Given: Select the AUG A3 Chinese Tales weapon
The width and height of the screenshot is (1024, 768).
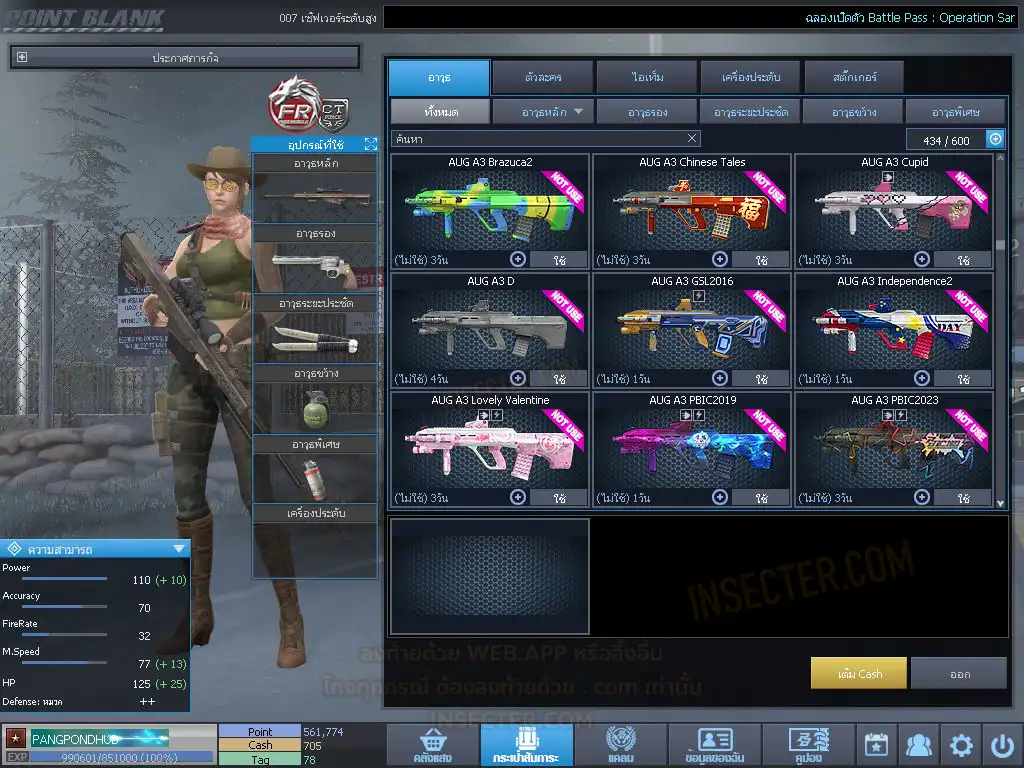Looking at the screenshot, I should coord(692,208).
